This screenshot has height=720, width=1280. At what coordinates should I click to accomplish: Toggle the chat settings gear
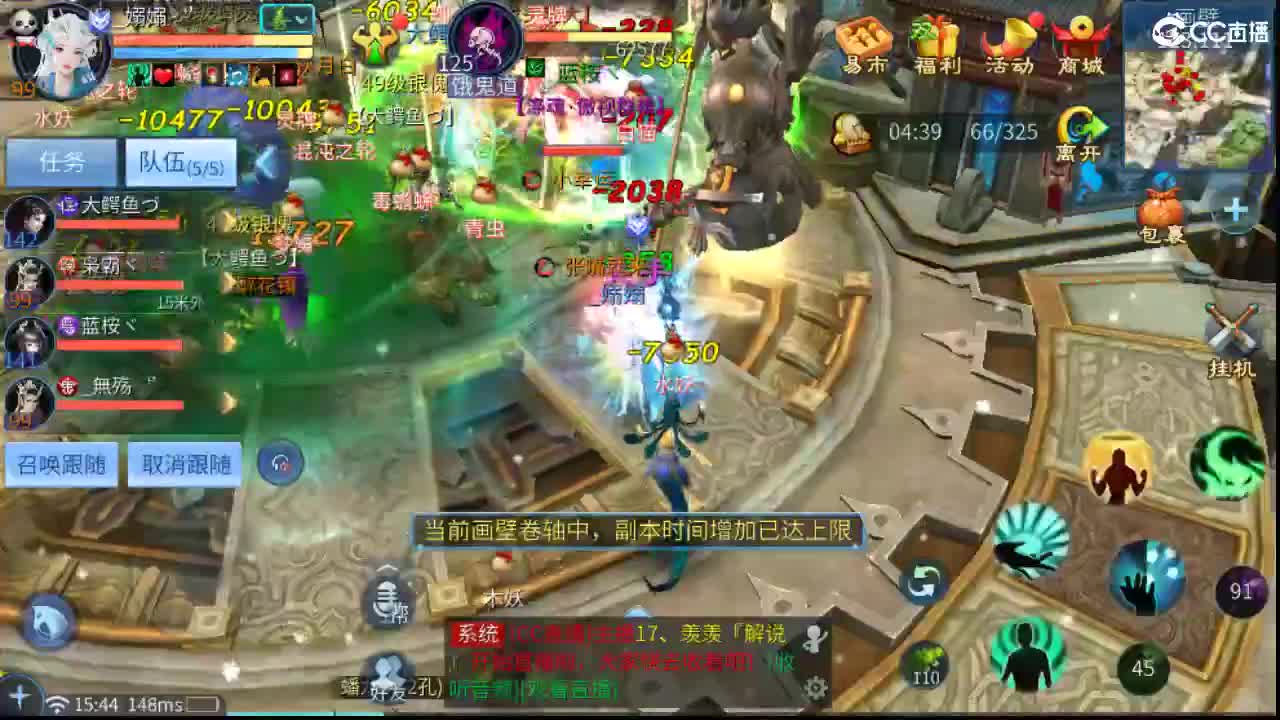point(817,686)
